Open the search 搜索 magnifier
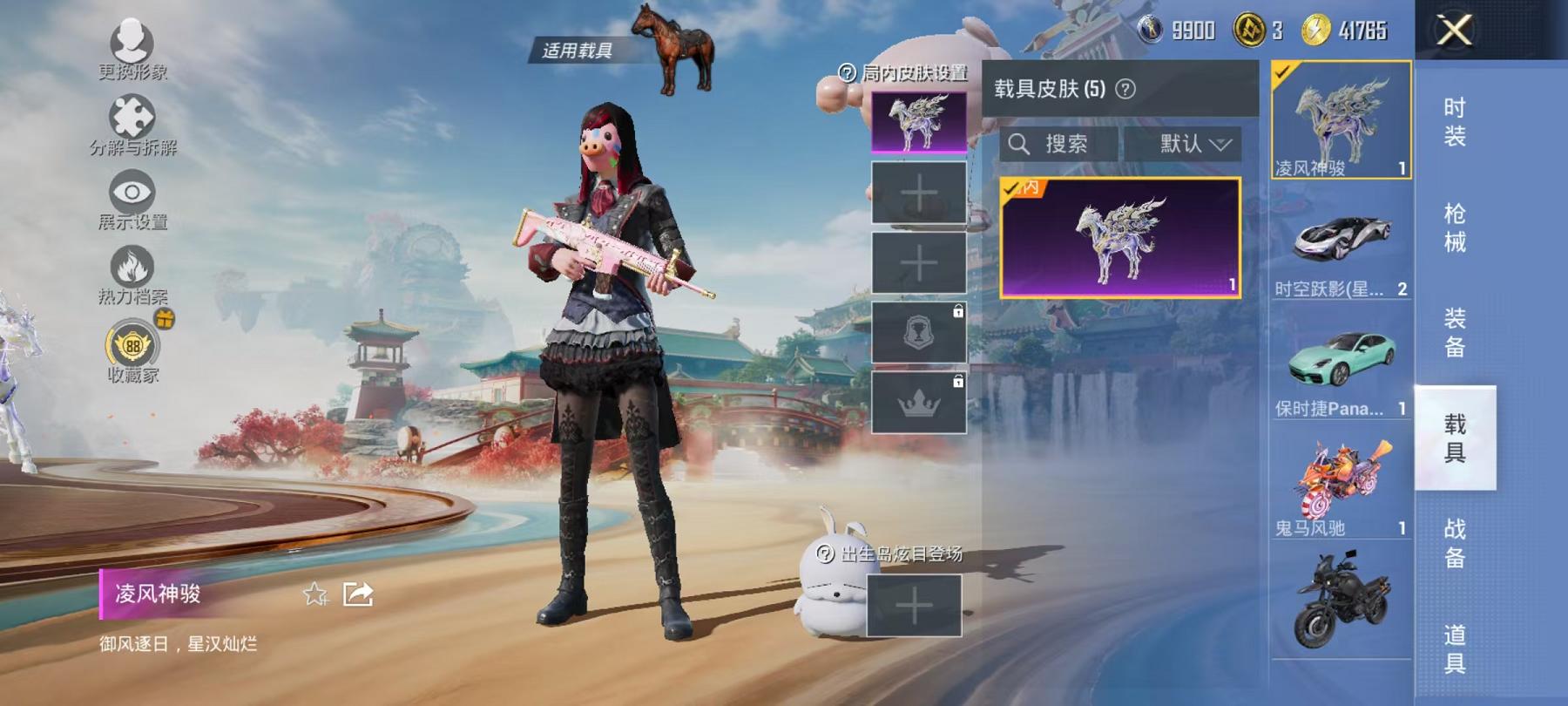1568x706 pixels. (1021, 144)
